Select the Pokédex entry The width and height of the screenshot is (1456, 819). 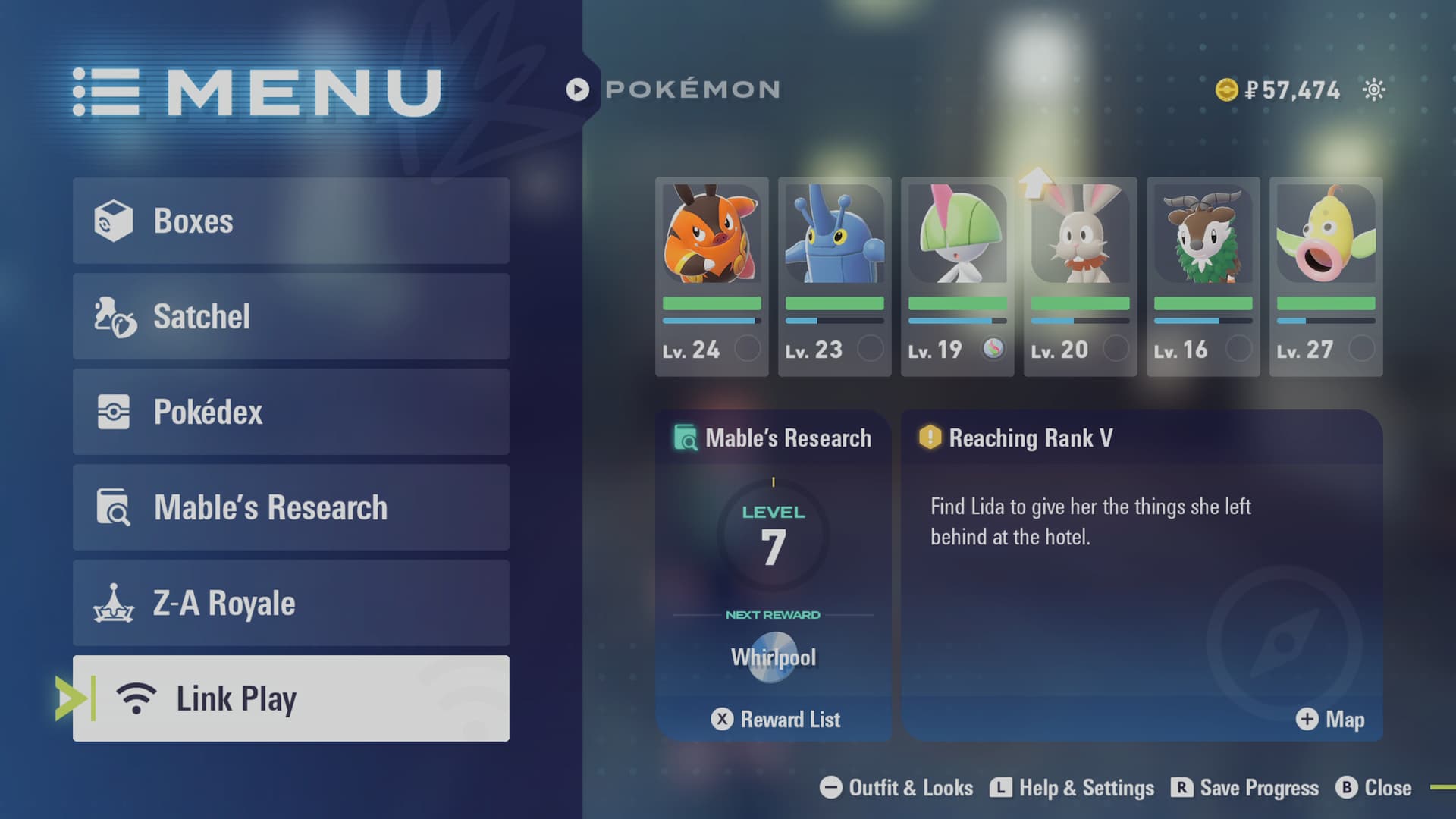(290, 412)
